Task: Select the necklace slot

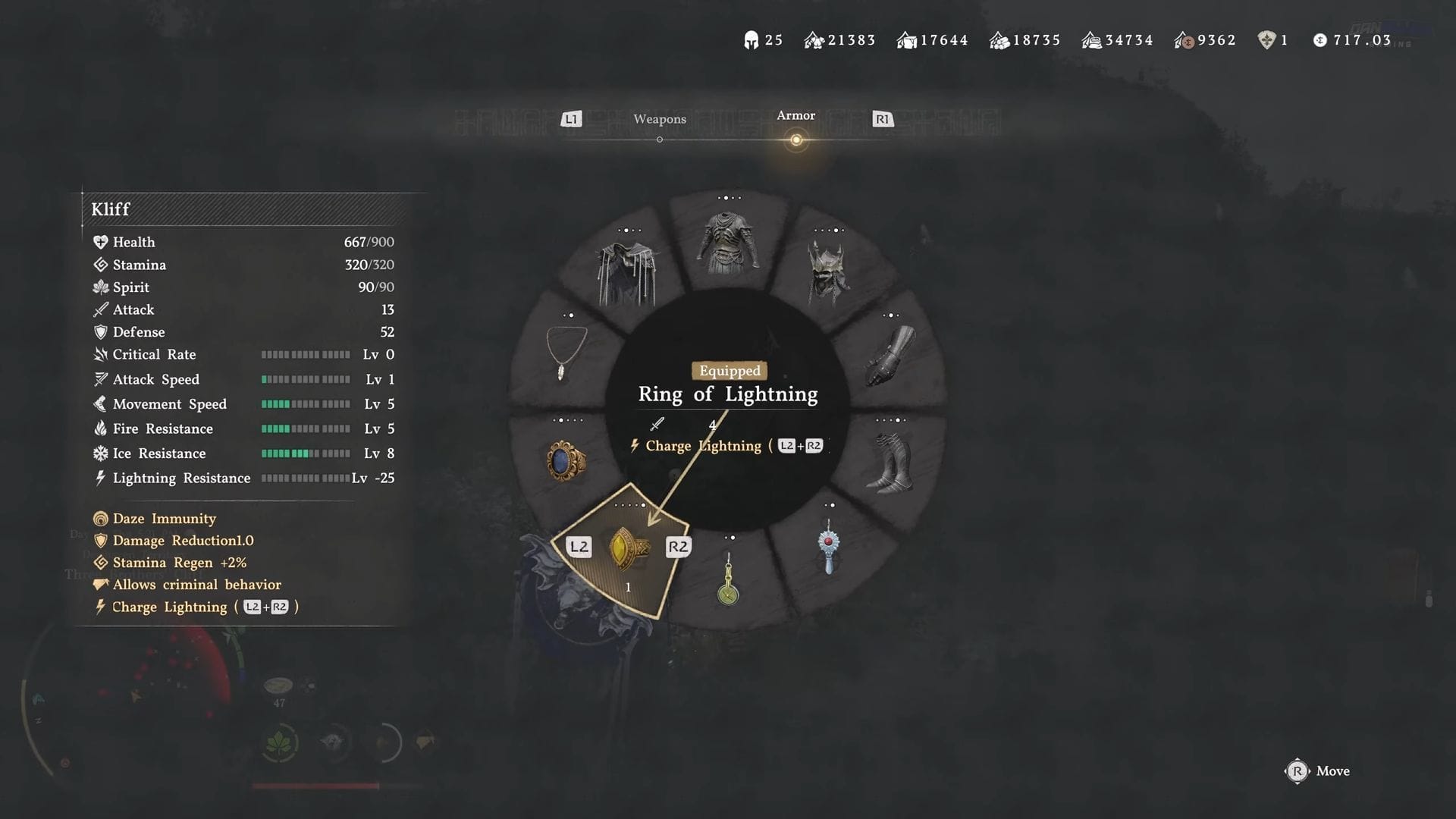Action: 566,352
